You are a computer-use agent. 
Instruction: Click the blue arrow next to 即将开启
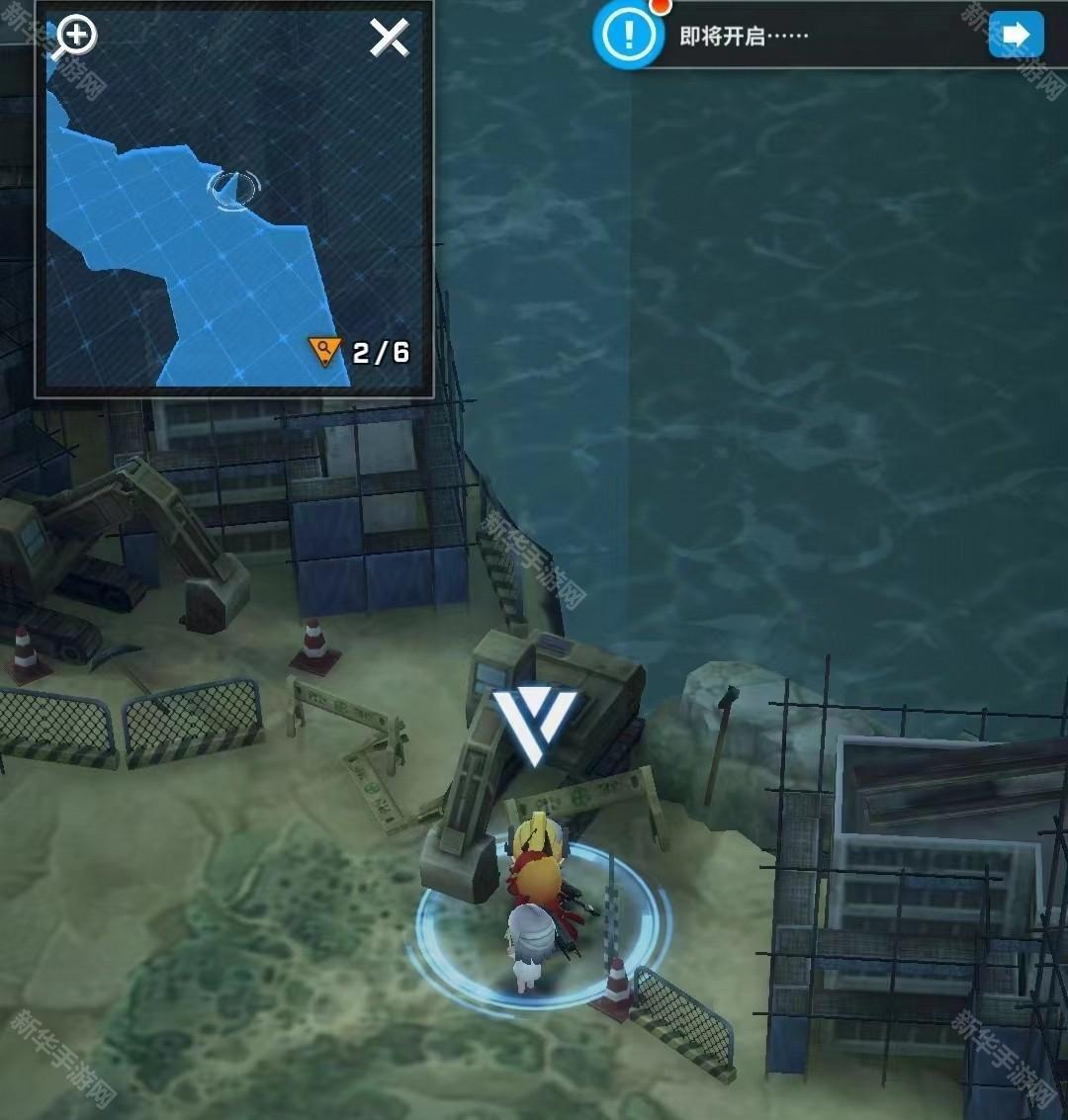tap(1016, 36)
